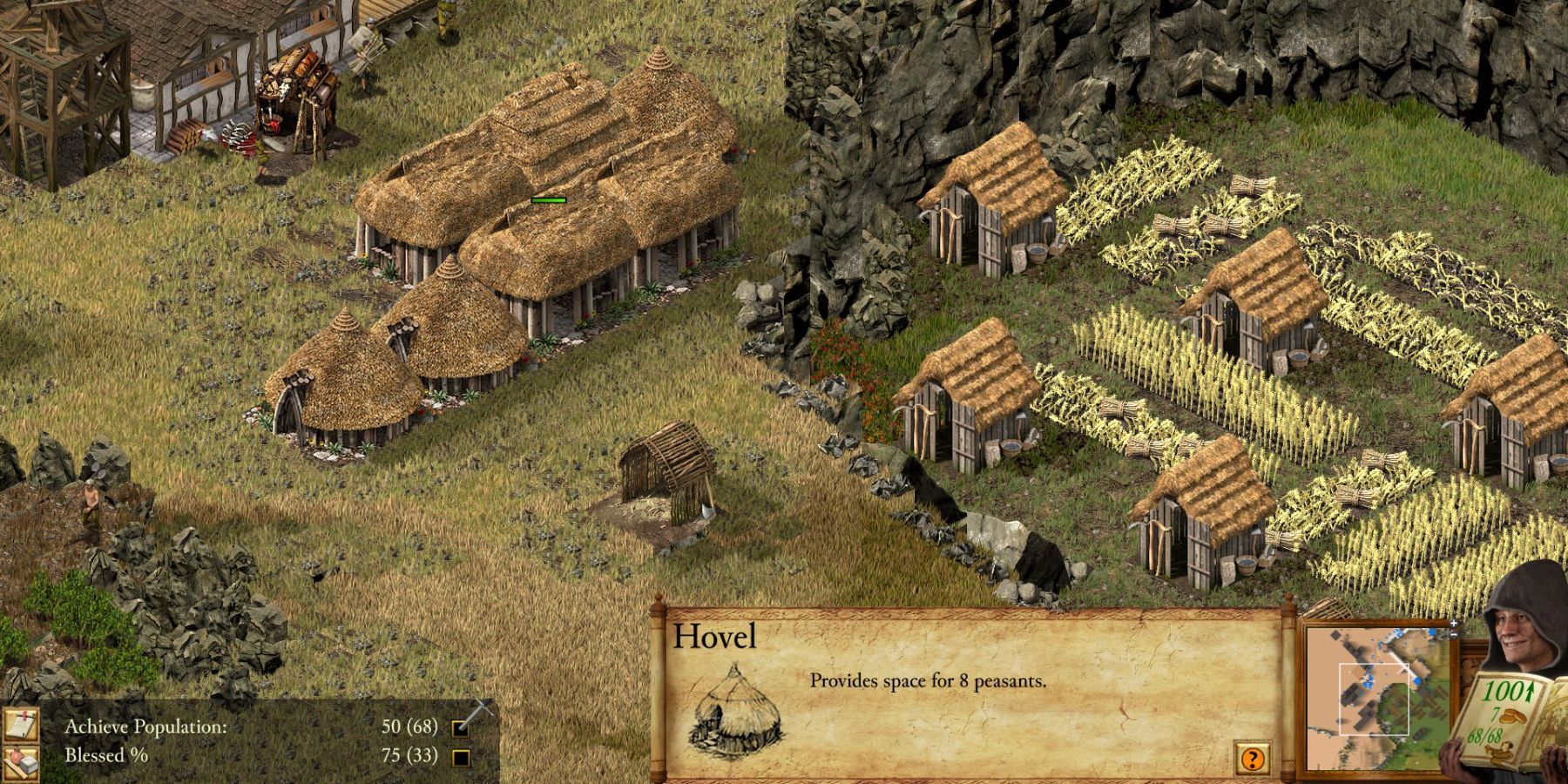Toggle the selected hovel's green status bar
The image size is (1568, 784).
(x=547, y=199)
